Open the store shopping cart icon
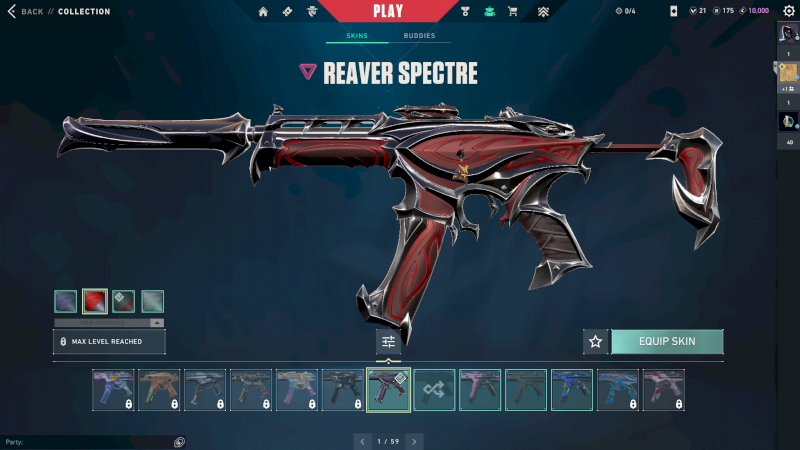800x450 pixels. 513,12
